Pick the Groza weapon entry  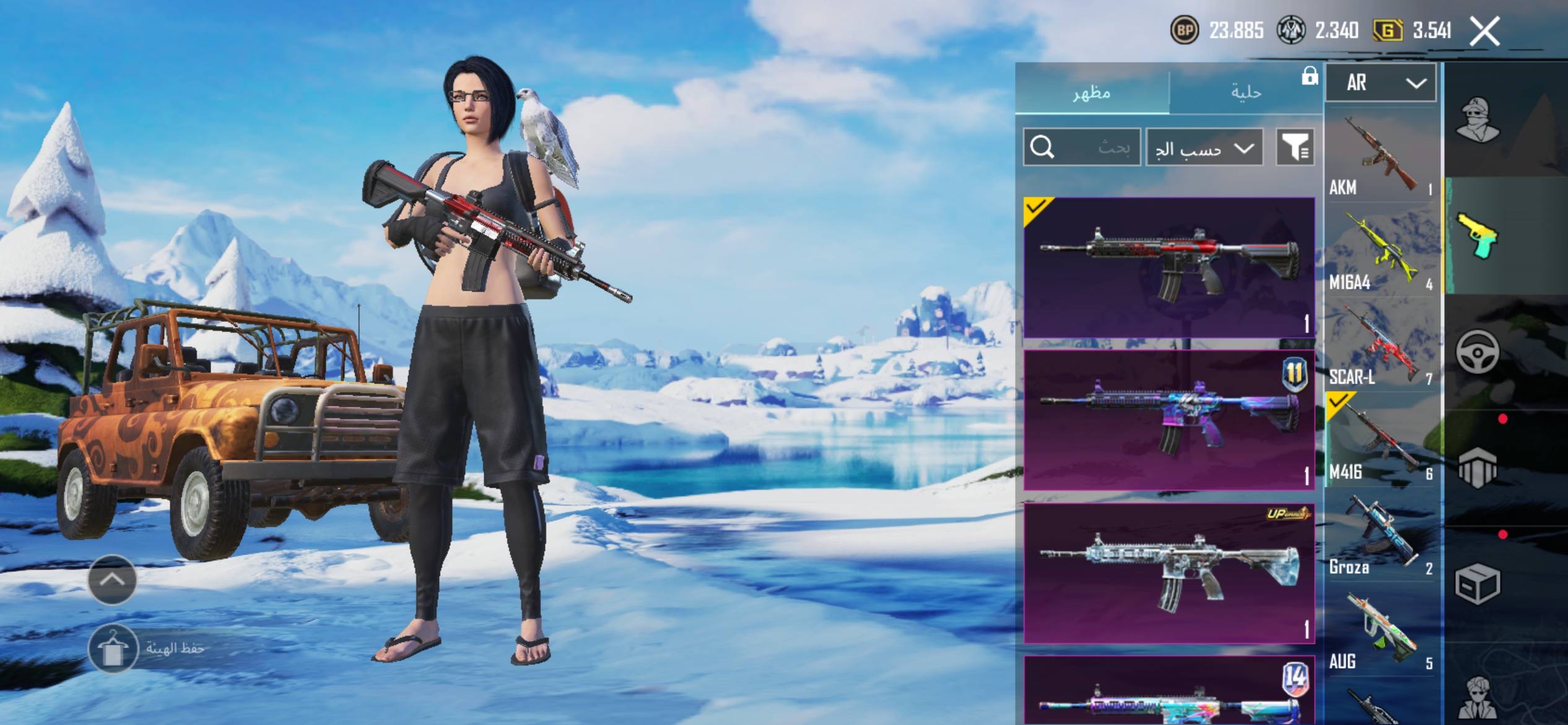[1381, 535]
